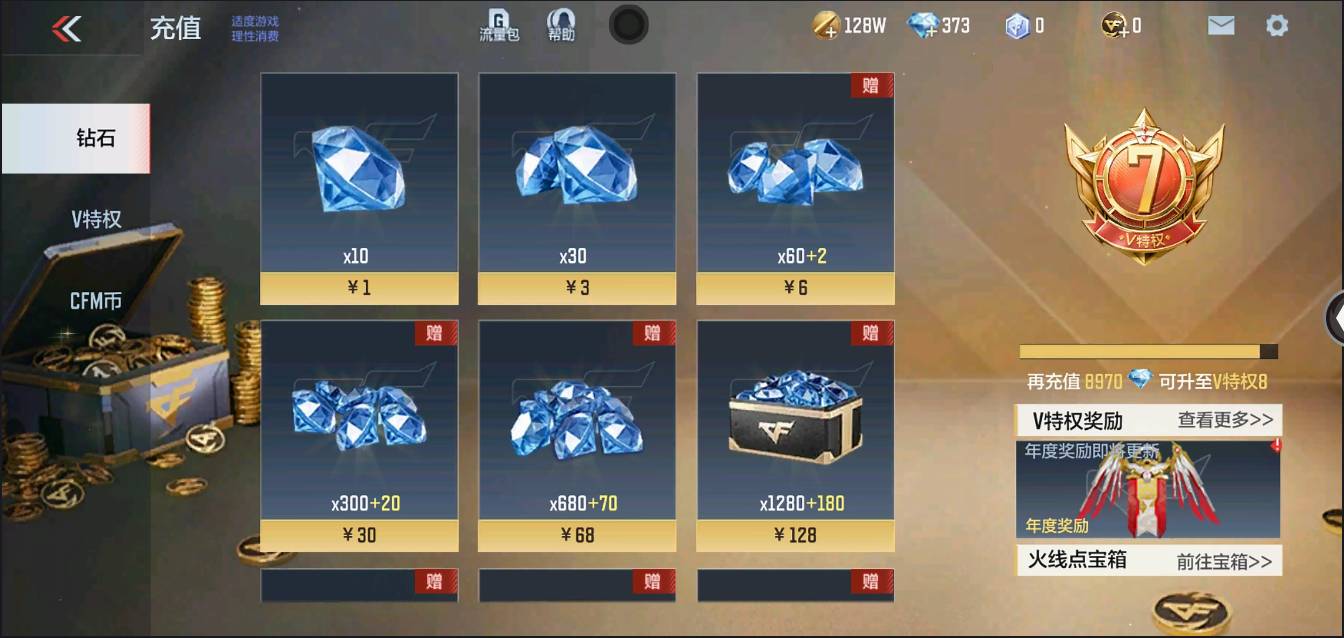Open the settings gear icon
The height and width of the screenshot is (638, 1344).
(x=1277, y=26)
